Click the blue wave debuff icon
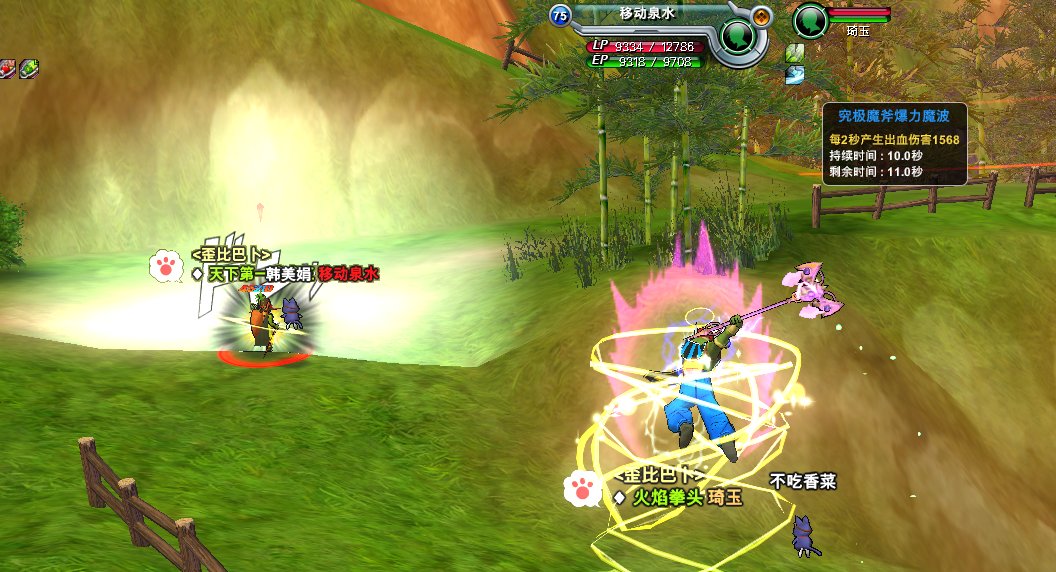Screen dimensions: 1056x572 [795, 75]
